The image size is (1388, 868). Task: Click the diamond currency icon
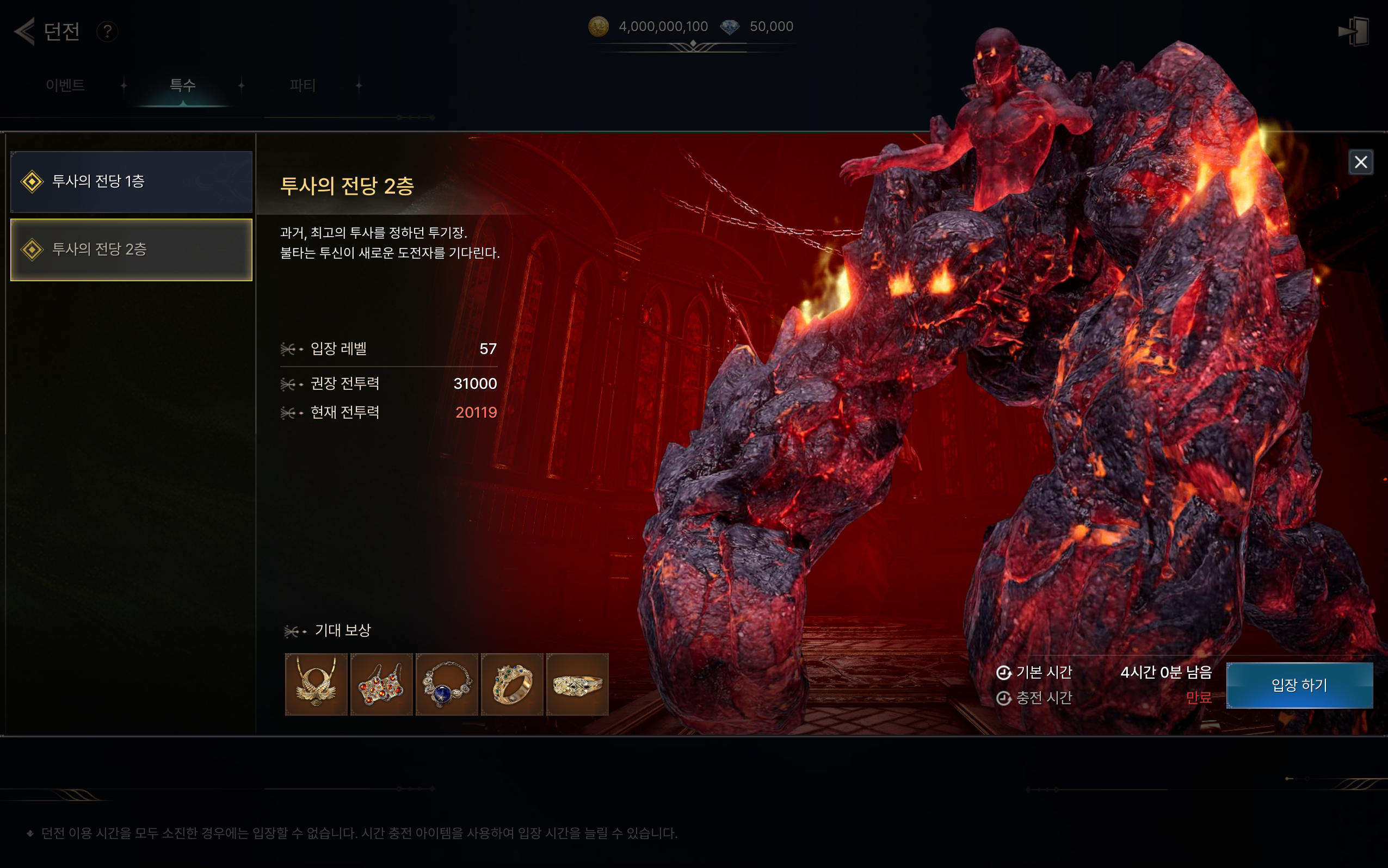(730, 27)
